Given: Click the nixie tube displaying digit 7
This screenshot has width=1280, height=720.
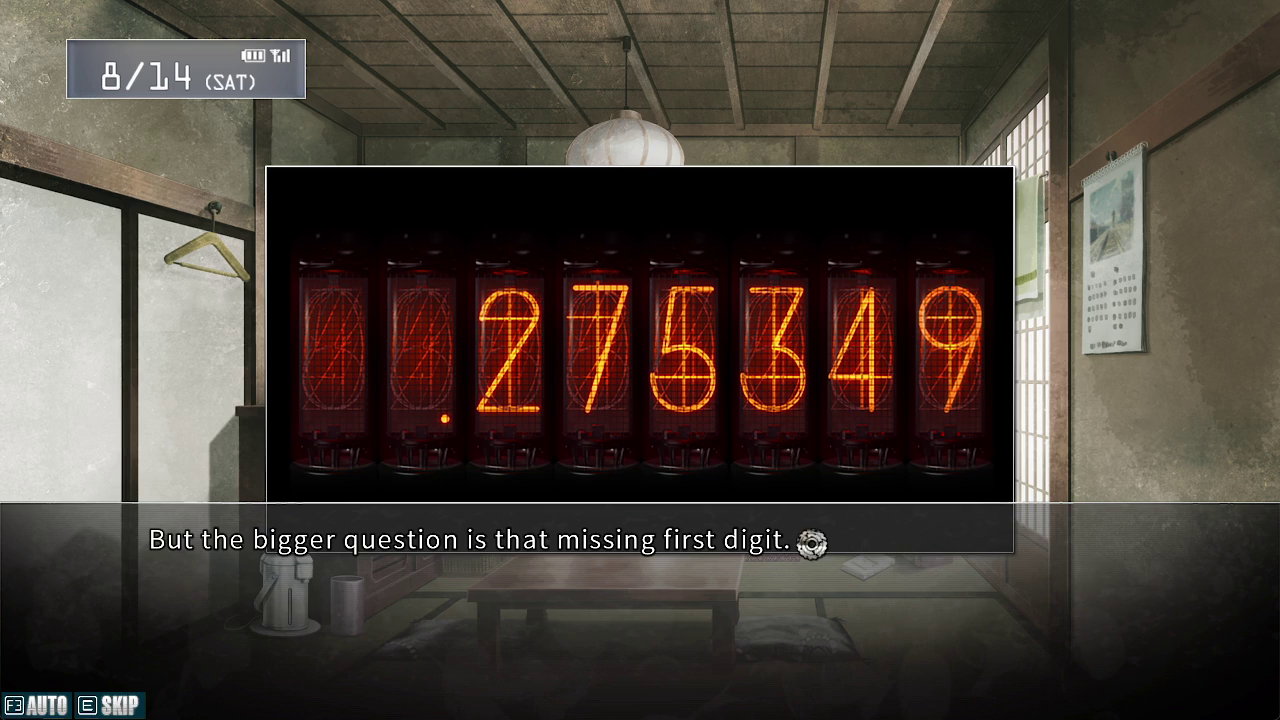Looking at the screenshot, I should (x=597, y=345).
